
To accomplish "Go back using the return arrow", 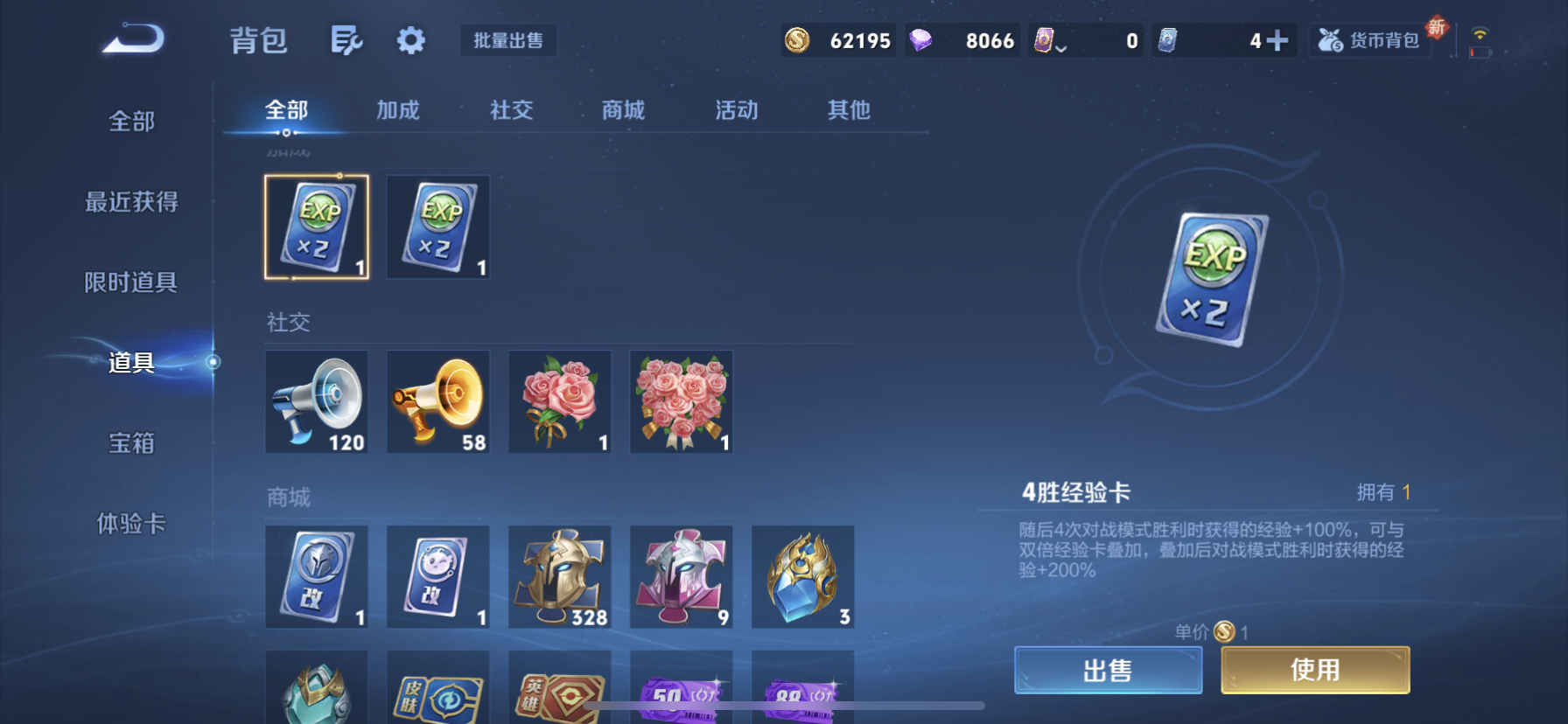I will point(133,39).
